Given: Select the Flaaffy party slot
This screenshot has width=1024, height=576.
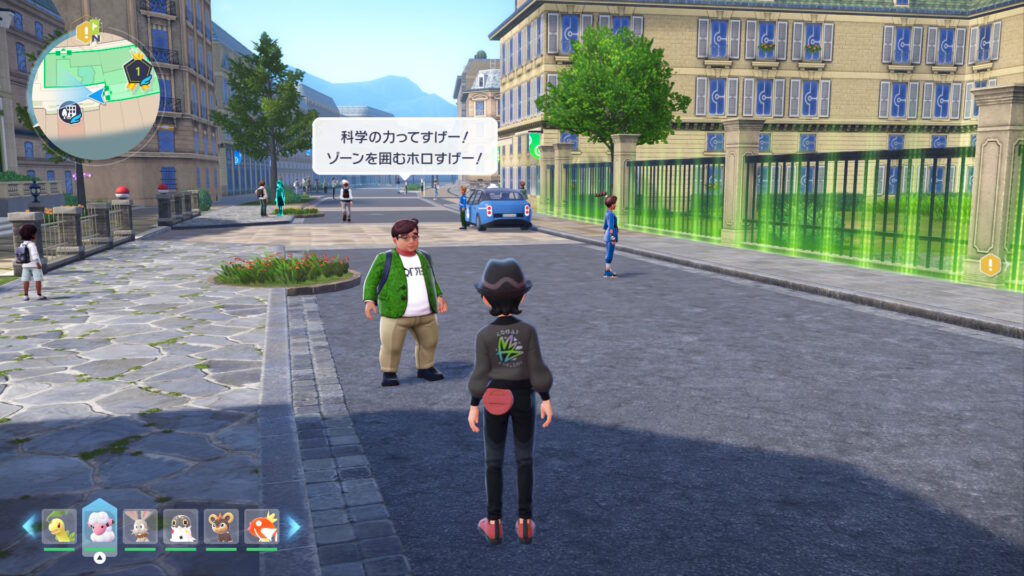Looking at the screenshot, I should [99, 525].
